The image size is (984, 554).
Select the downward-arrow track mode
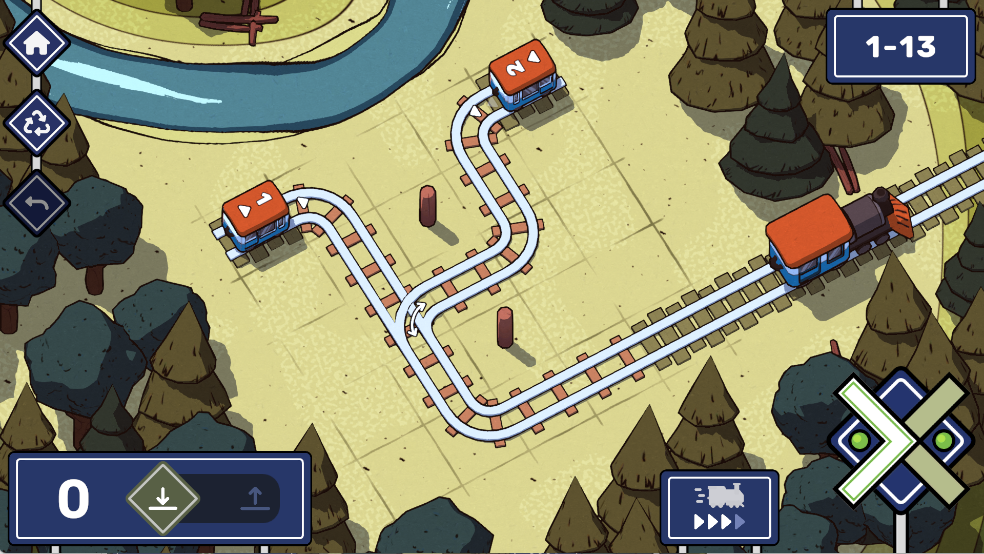(x=162, y=498)
